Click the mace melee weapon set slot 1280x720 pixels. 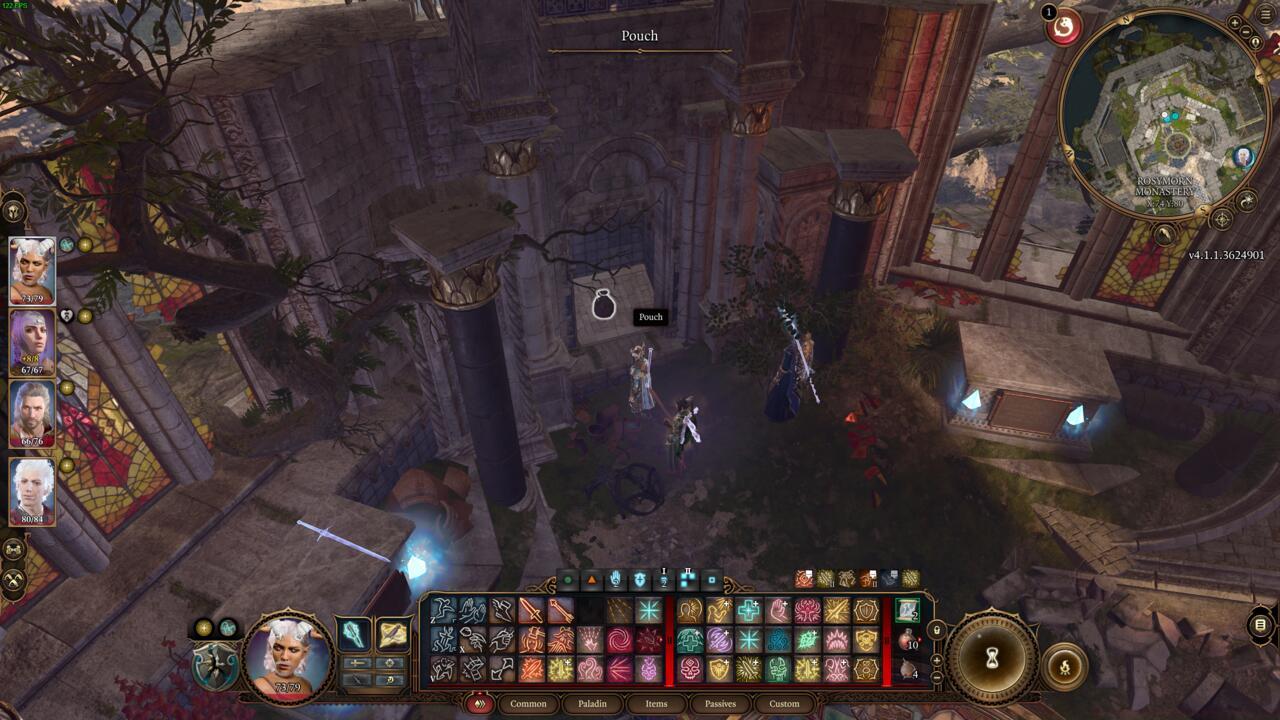[x=355, y=634]
